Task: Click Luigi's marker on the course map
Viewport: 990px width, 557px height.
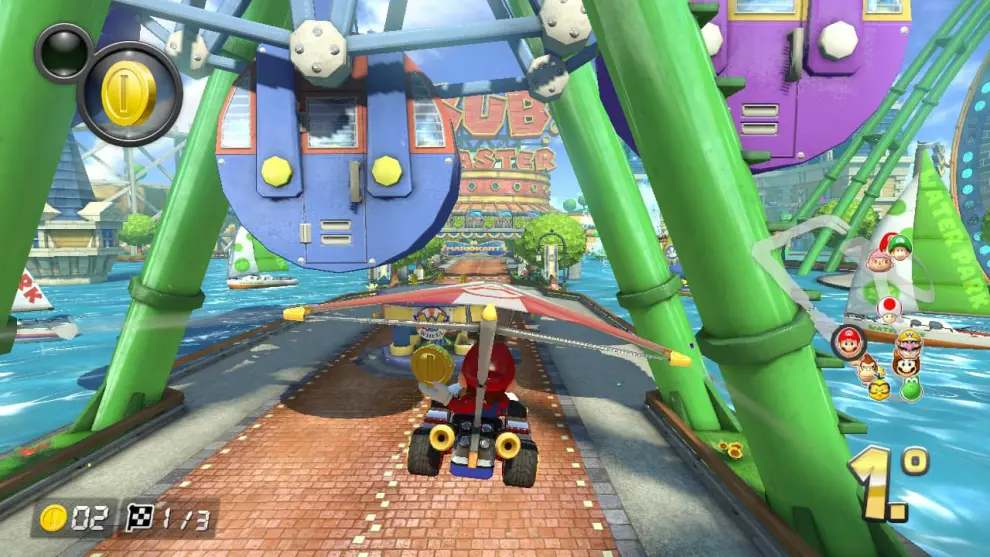Action: point(901,247)
